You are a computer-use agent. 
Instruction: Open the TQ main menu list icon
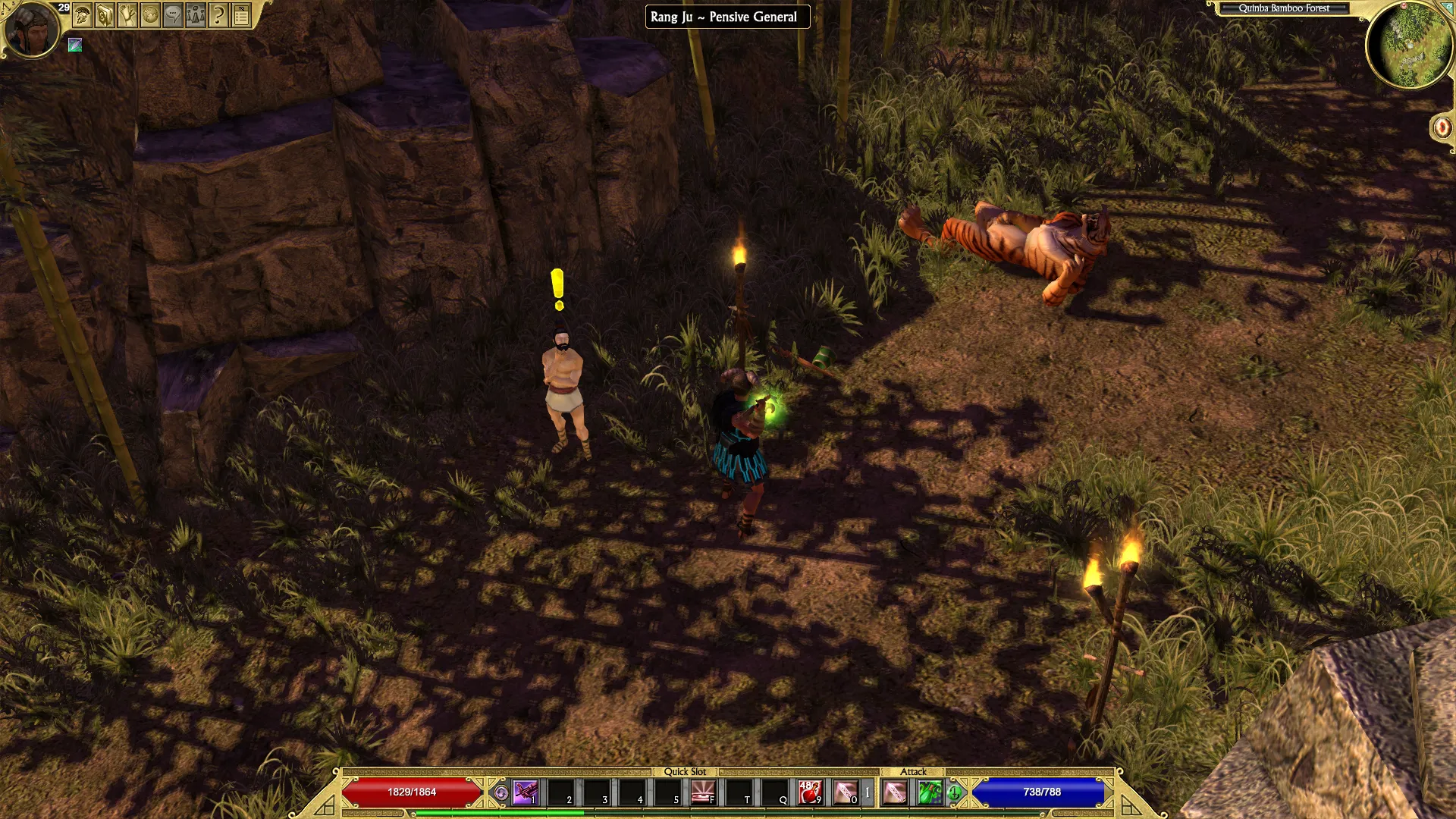[241, 14]
